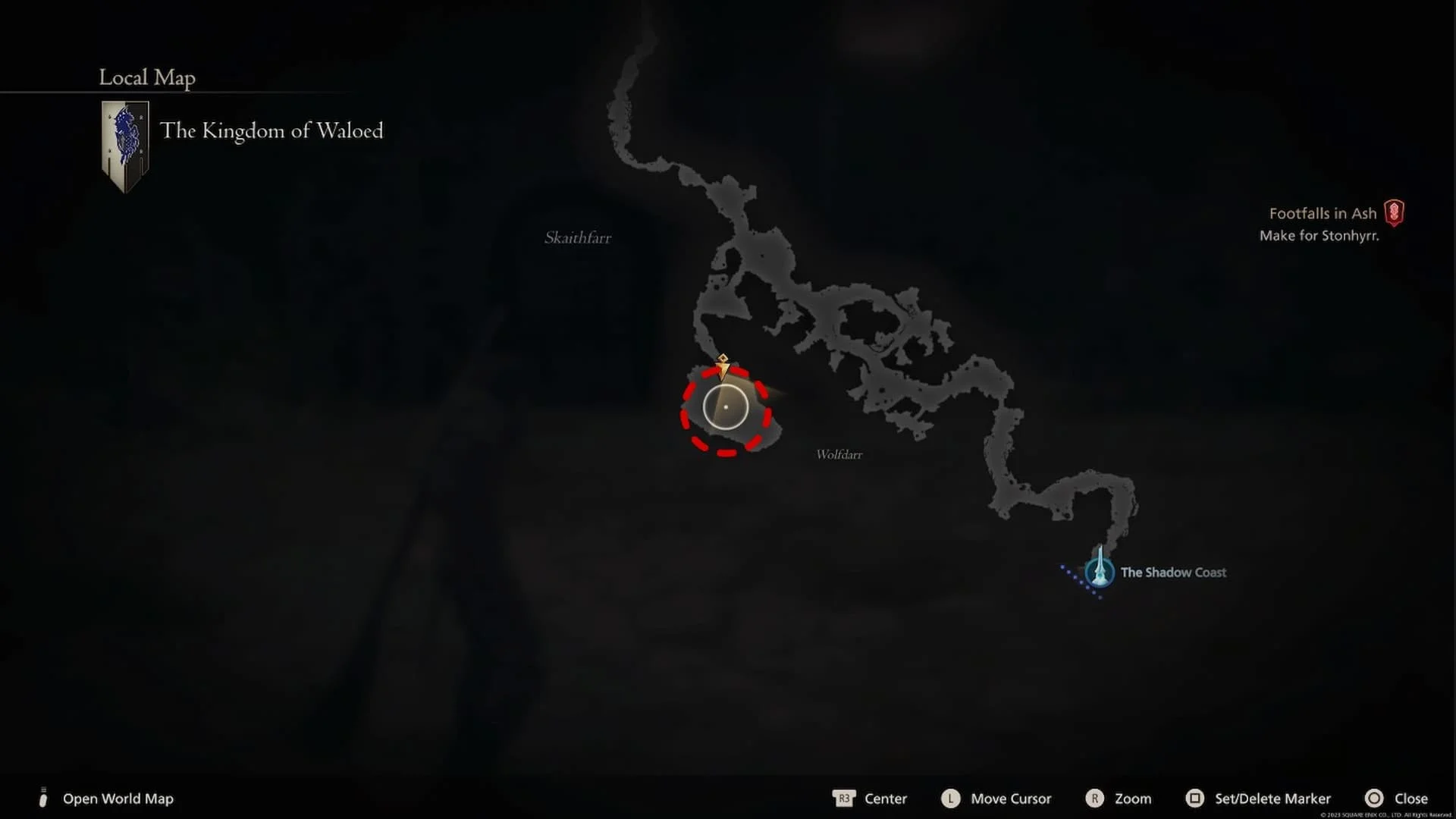Click the Local Map heading
Image resolution: width=1456 pixels, height=819 pixels.
coord(146,77)
